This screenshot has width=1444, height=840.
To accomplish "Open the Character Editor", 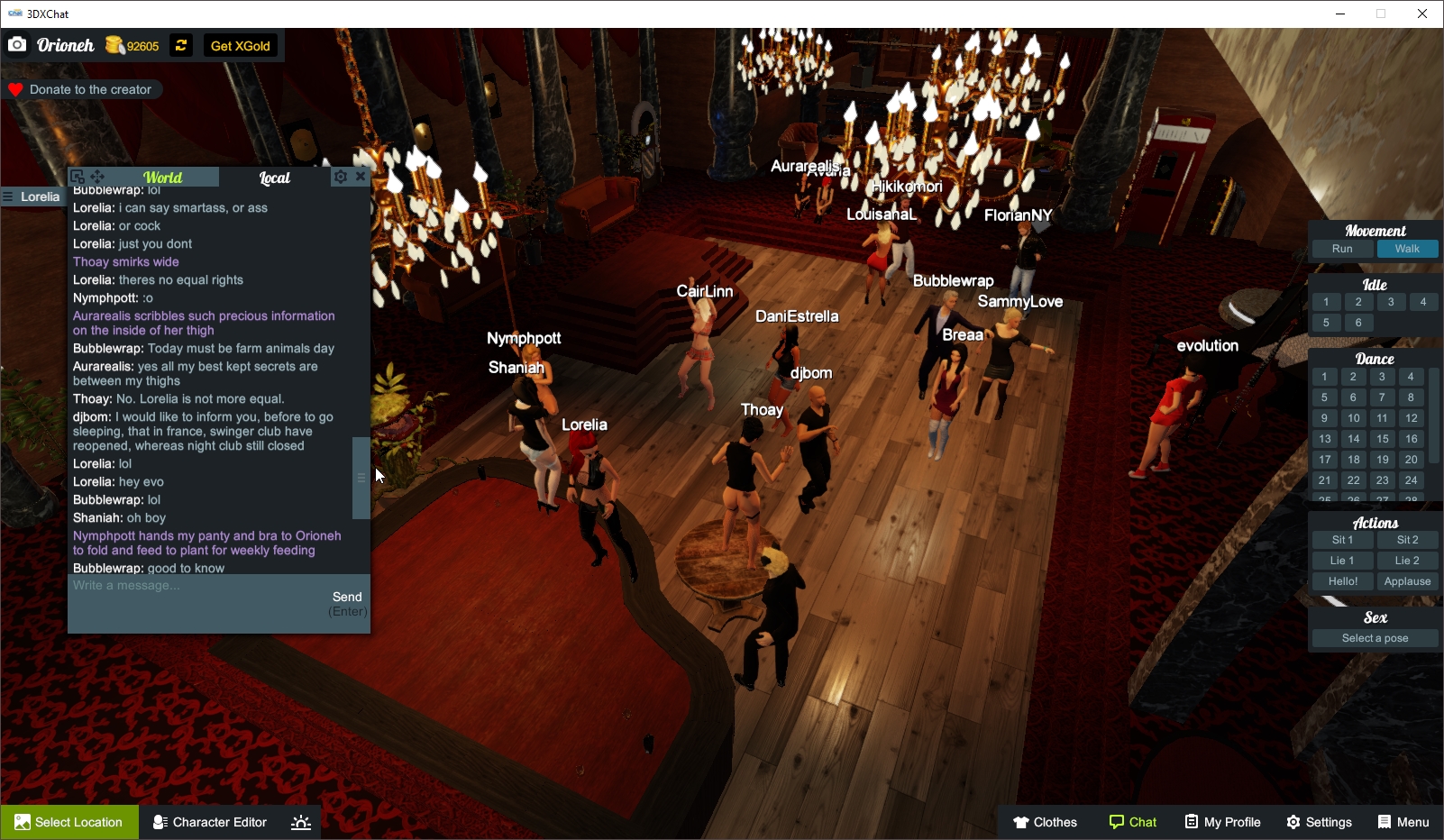I will coord(208,822).
